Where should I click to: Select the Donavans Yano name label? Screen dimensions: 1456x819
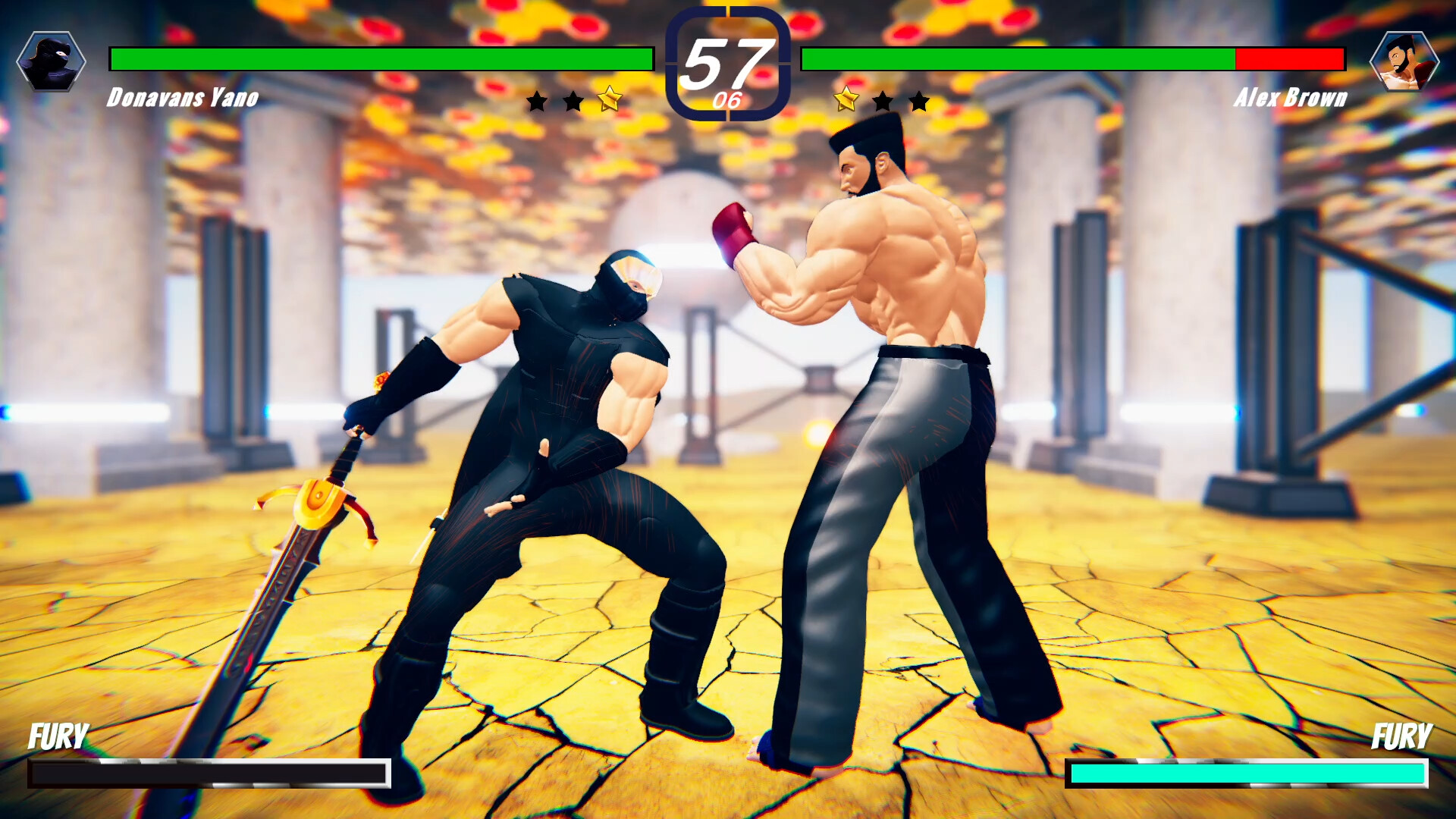pos(182,97)
